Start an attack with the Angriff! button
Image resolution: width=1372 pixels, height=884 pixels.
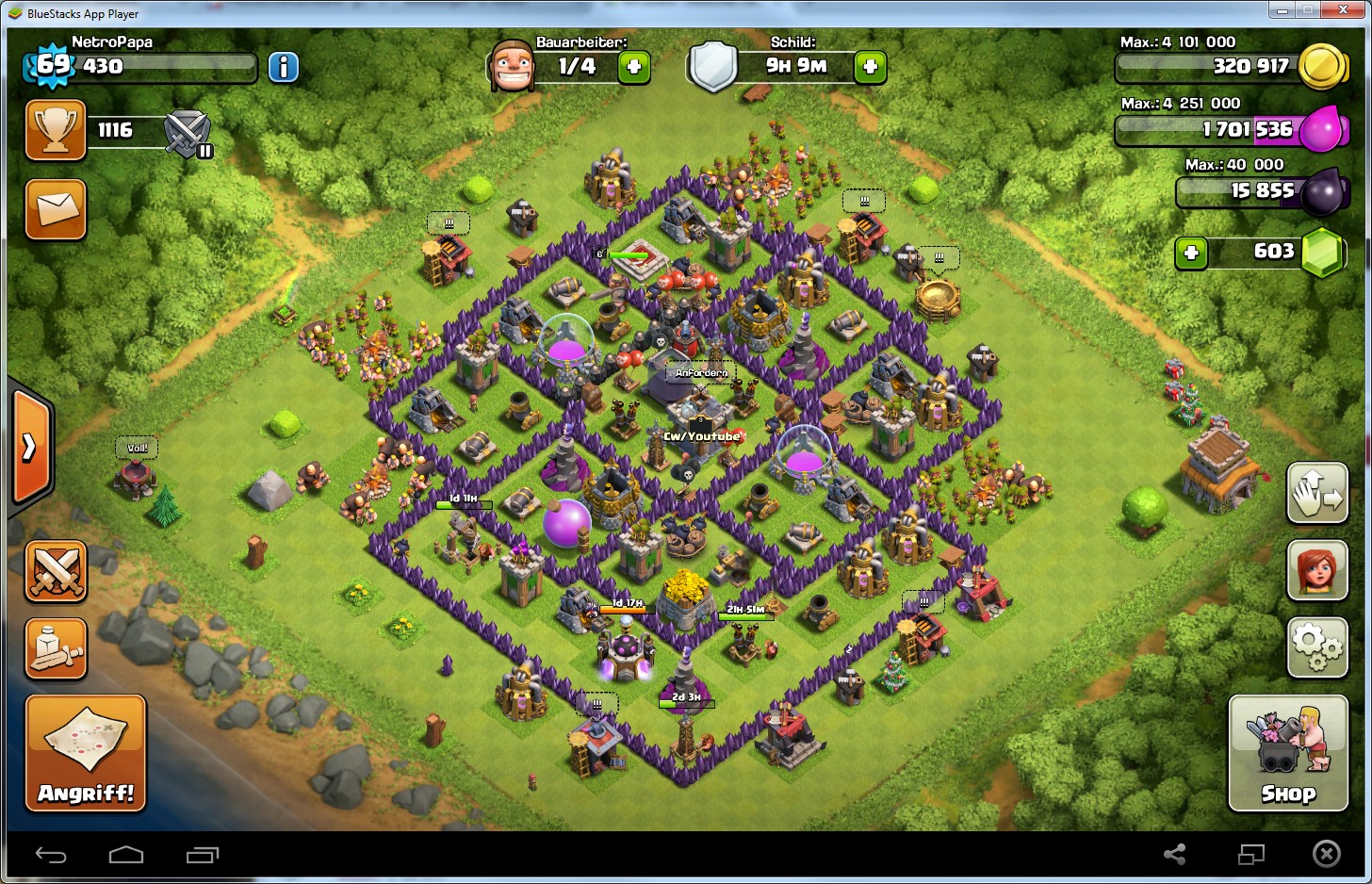pos(86,752)
